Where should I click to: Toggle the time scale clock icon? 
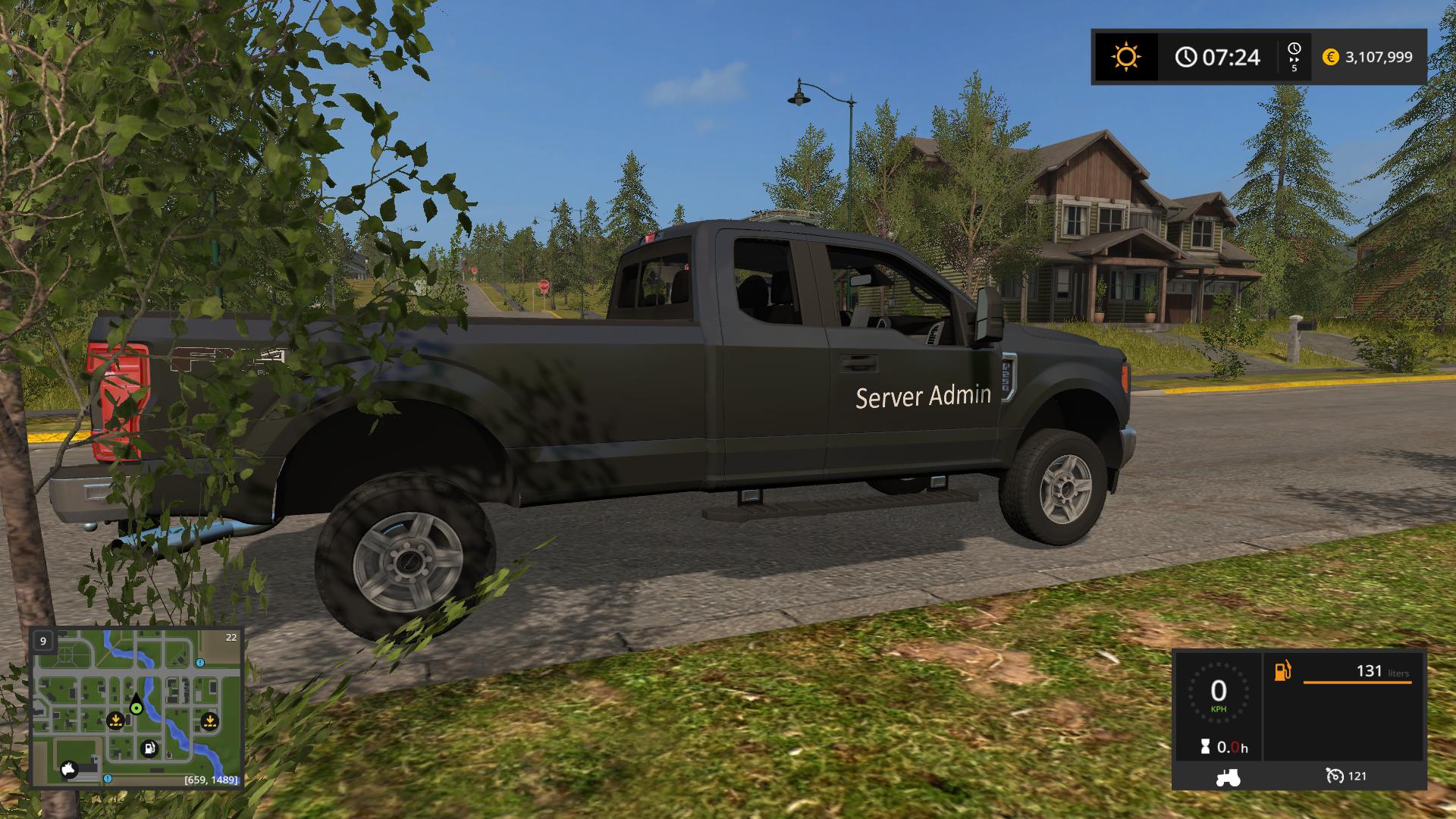point(1294,51)
